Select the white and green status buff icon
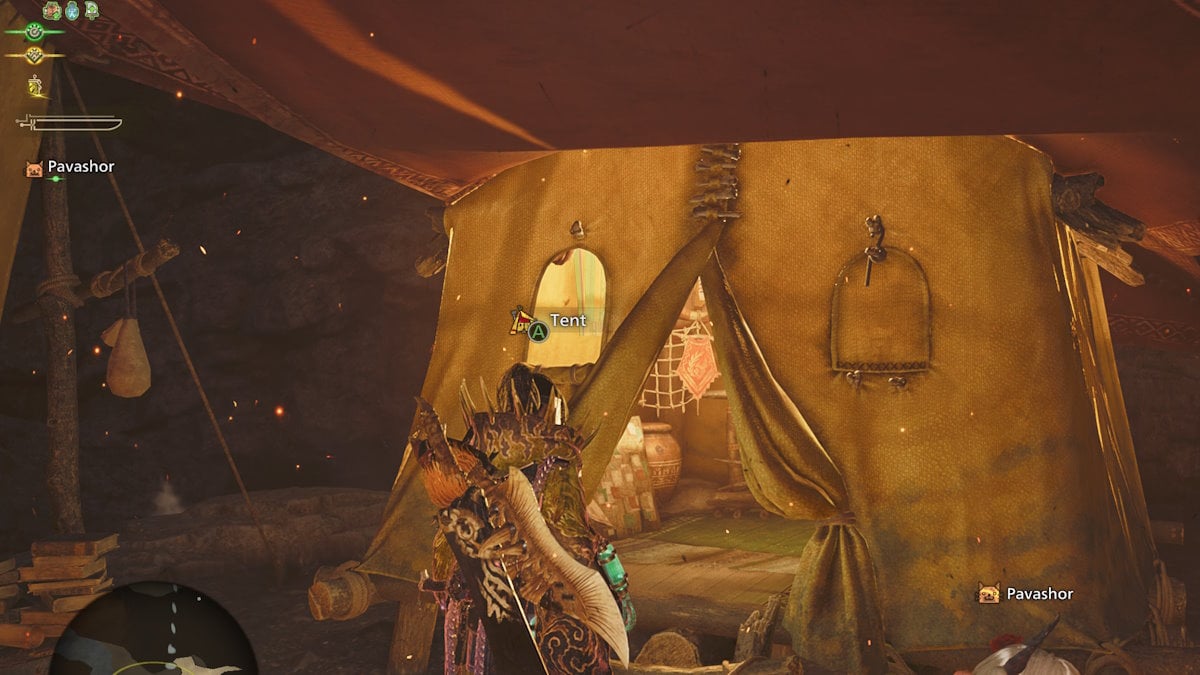The image size is (1200, 675). tap(92, 11)
